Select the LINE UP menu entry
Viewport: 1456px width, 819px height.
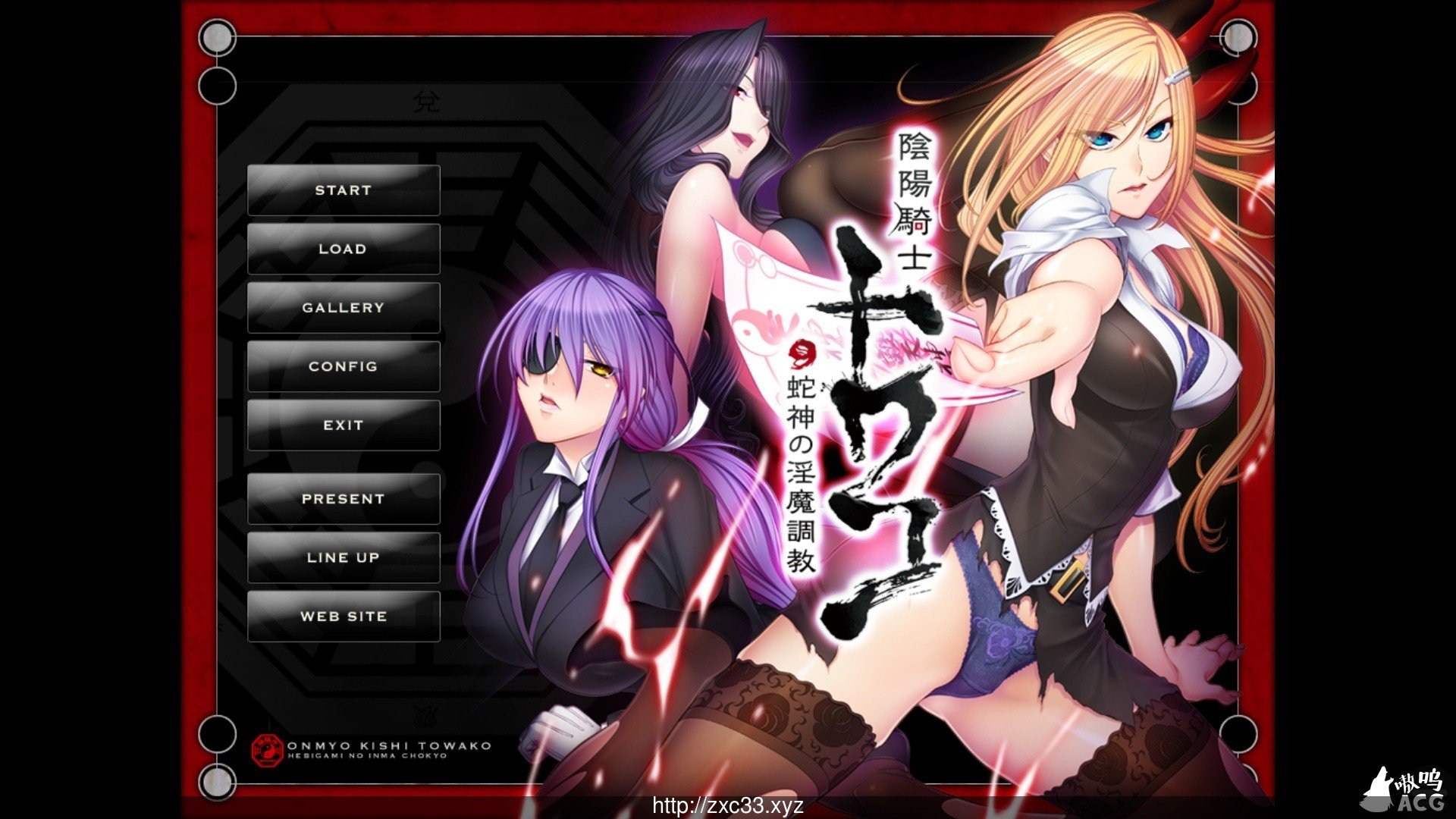[344, 557]
